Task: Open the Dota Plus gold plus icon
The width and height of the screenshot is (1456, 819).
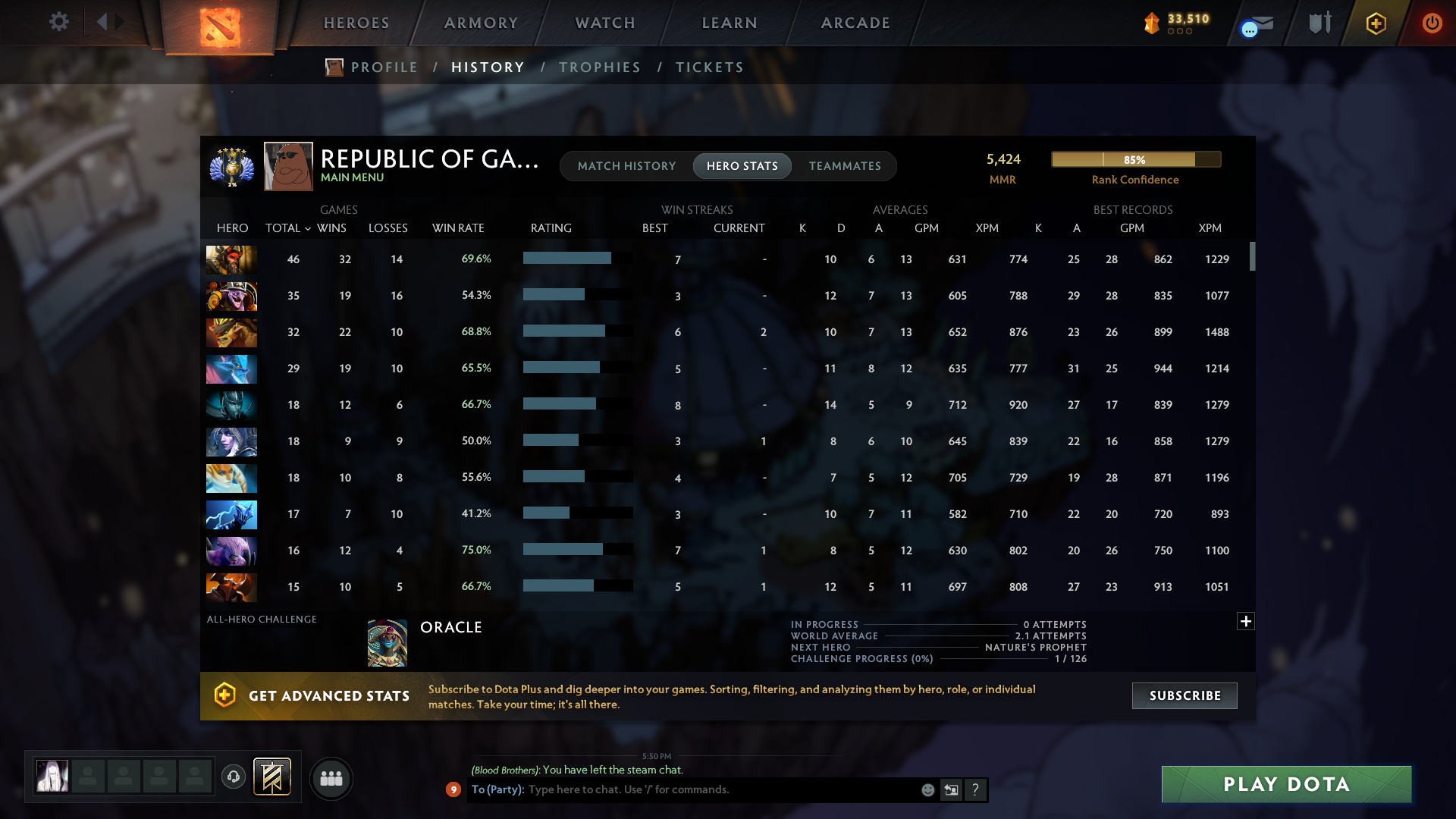Action: coord(1375,23)
